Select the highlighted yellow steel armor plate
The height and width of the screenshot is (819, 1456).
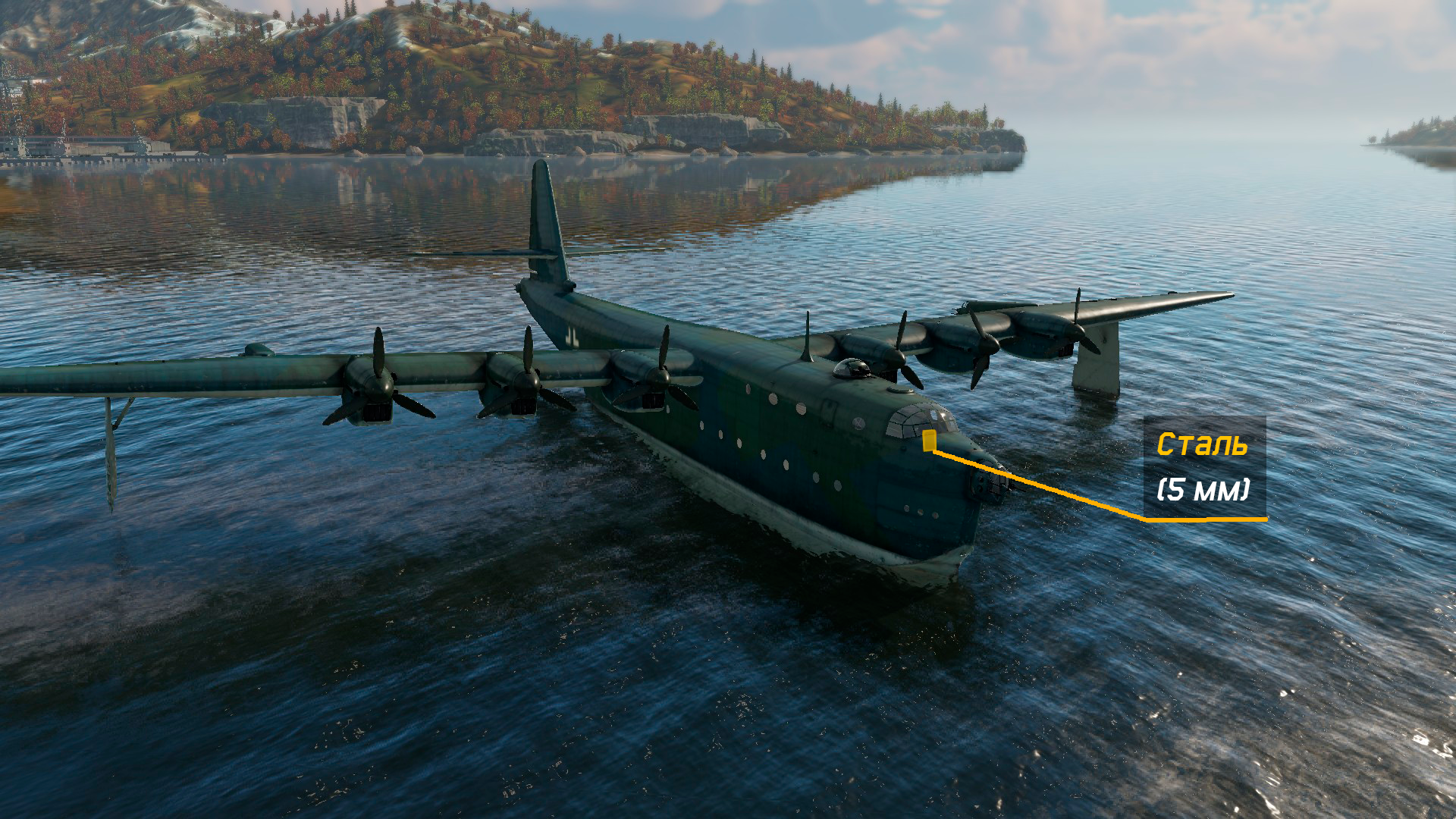click(929, 441)
